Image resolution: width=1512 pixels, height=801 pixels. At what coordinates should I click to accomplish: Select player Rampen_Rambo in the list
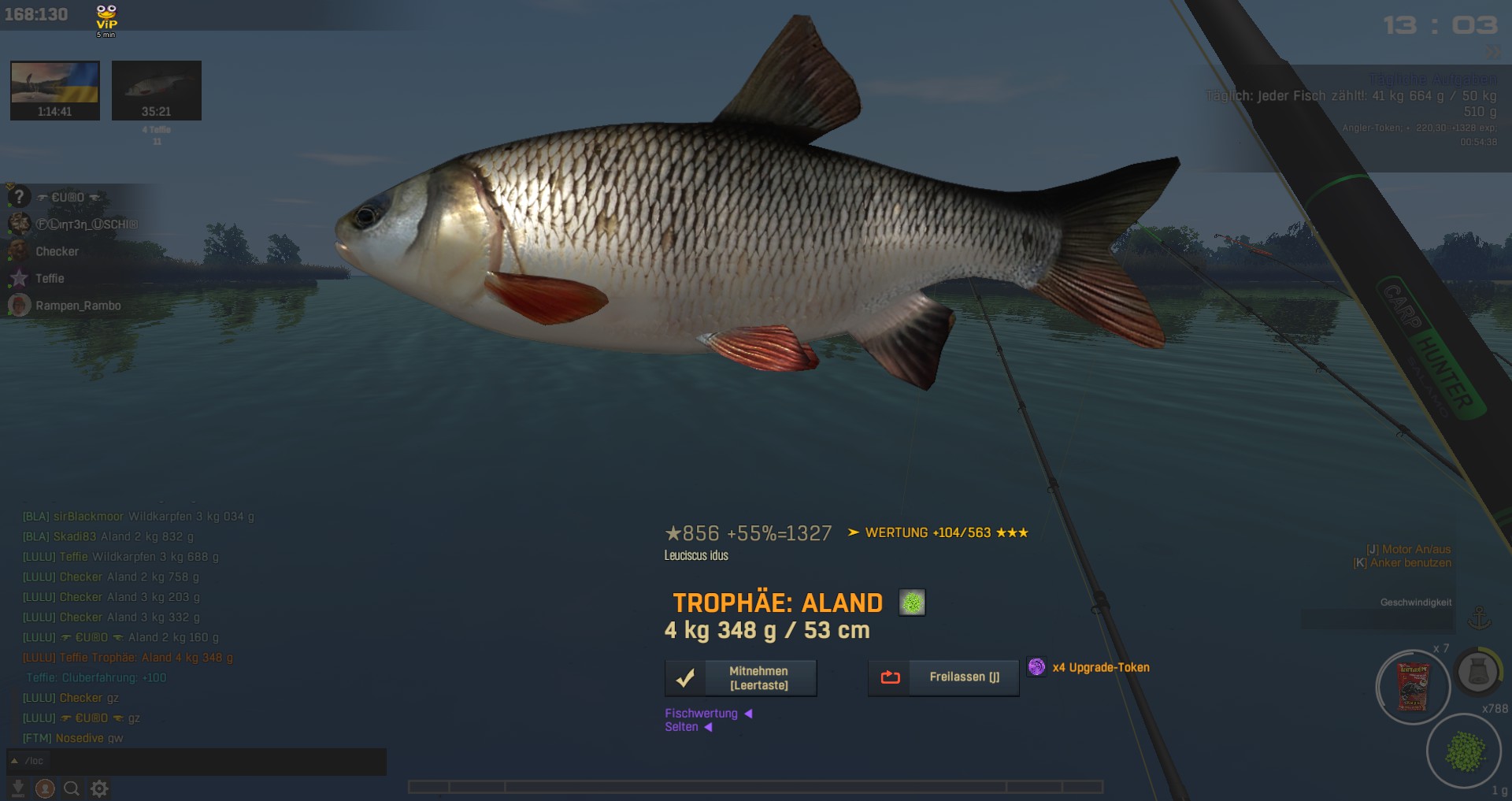tap(78, 306)
